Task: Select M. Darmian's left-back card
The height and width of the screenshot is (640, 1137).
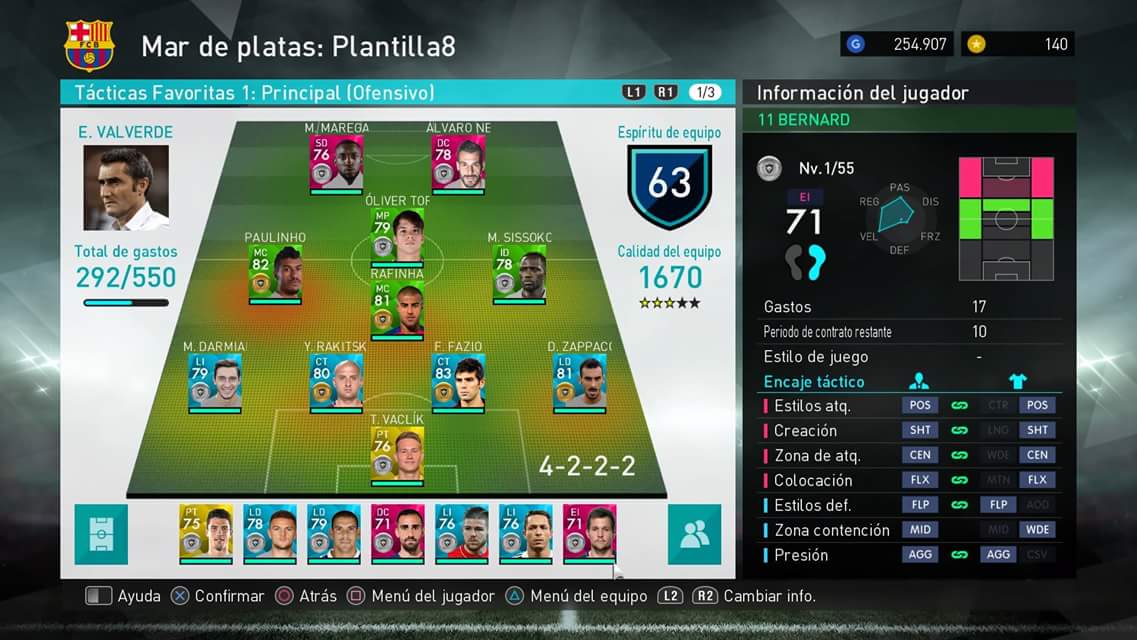Action: point(214,381)
